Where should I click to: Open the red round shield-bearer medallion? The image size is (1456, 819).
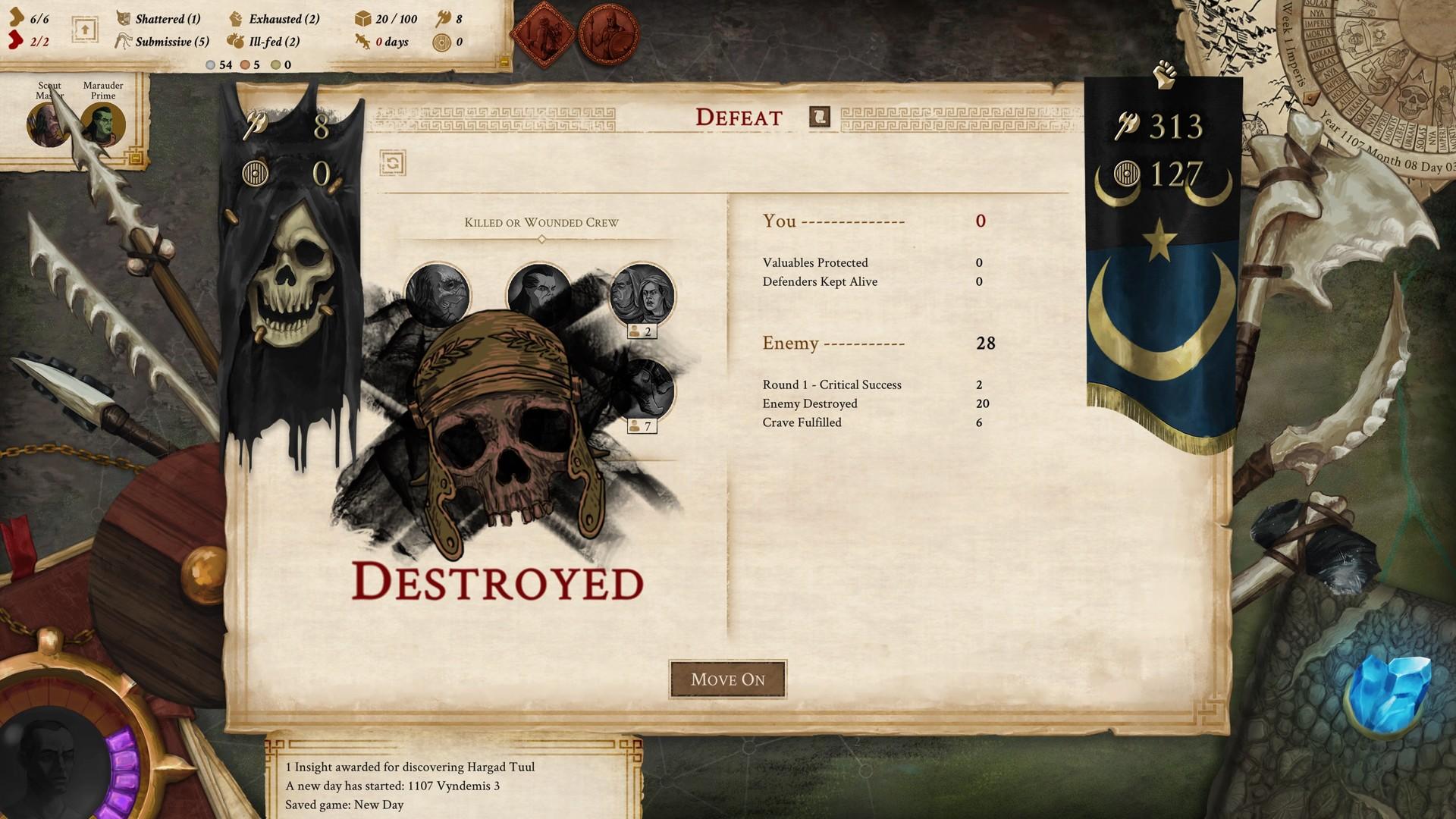(608, 34)
